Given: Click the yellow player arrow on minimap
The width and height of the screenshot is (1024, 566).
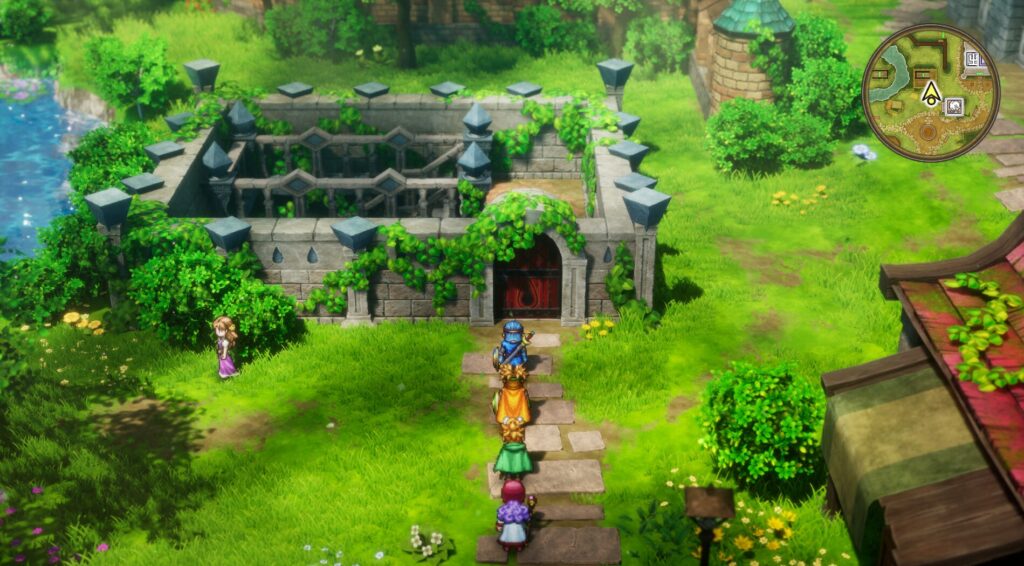Looking at the screenshot, I should point(931,92).
